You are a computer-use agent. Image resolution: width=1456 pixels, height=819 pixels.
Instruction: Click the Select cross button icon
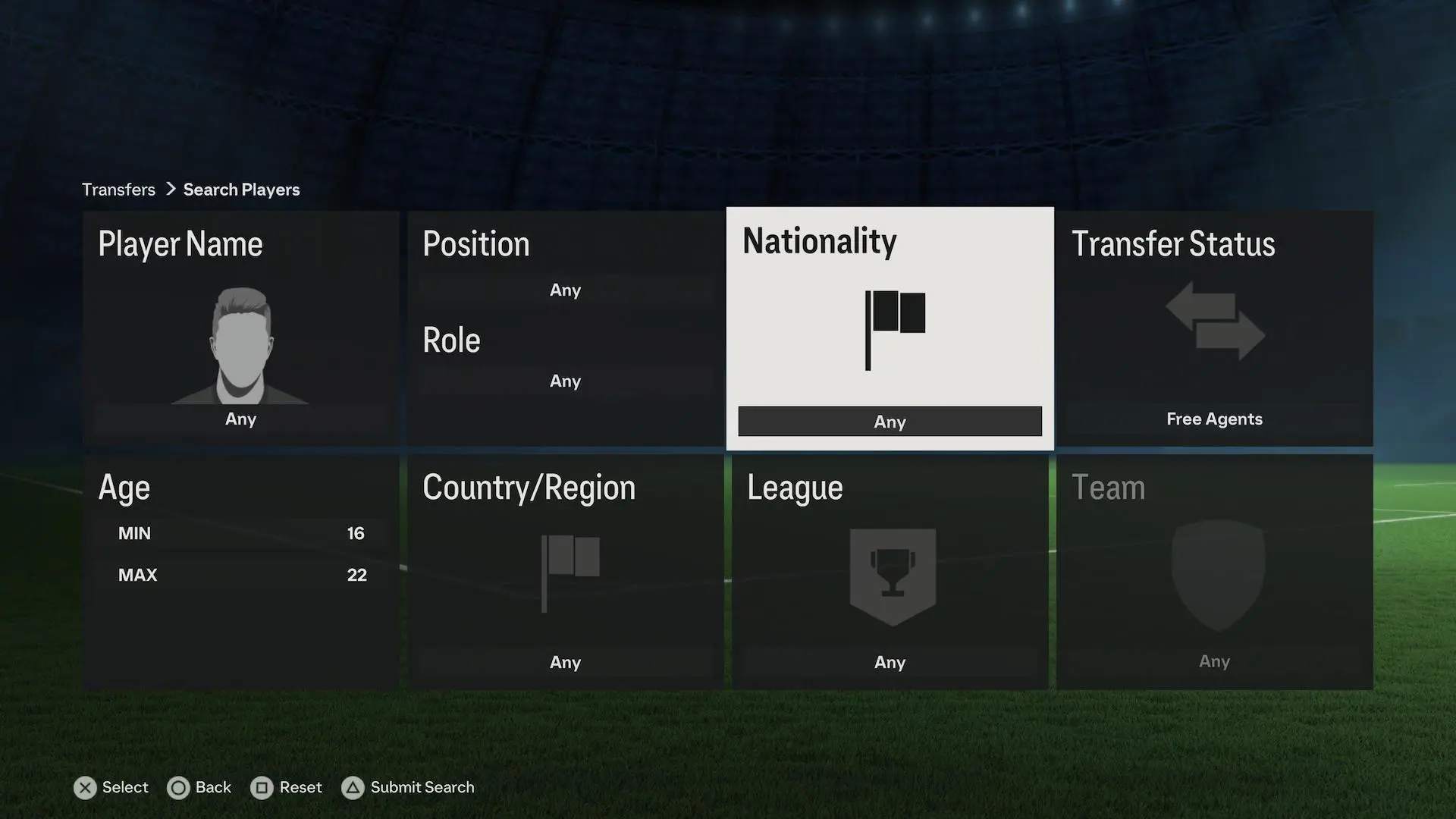(85, 788)
